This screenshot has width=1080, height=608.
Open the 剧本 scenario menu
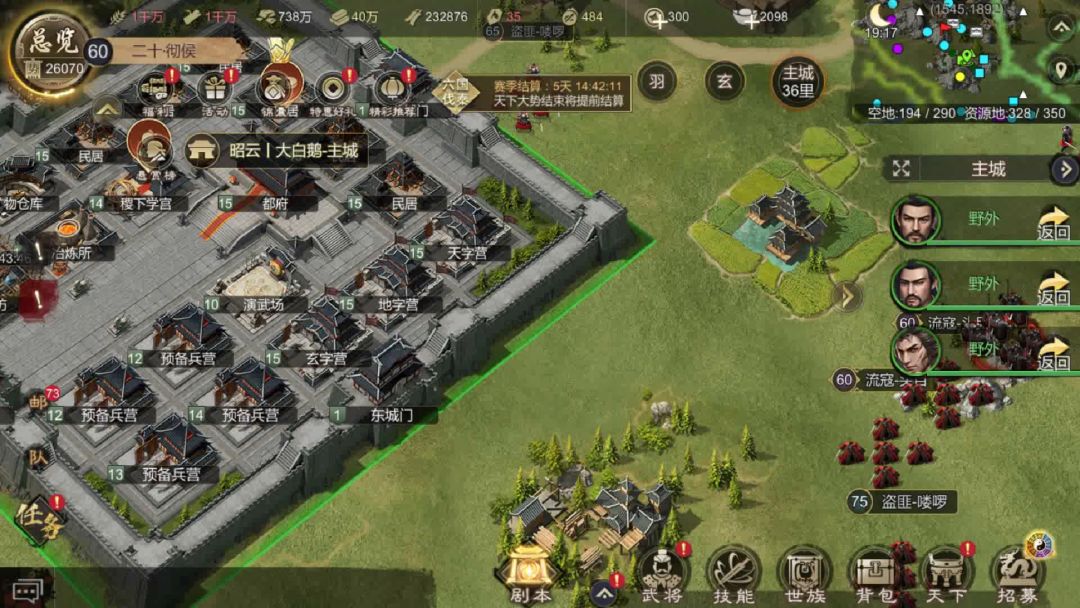pyautogui.click(x=529, y=574)
